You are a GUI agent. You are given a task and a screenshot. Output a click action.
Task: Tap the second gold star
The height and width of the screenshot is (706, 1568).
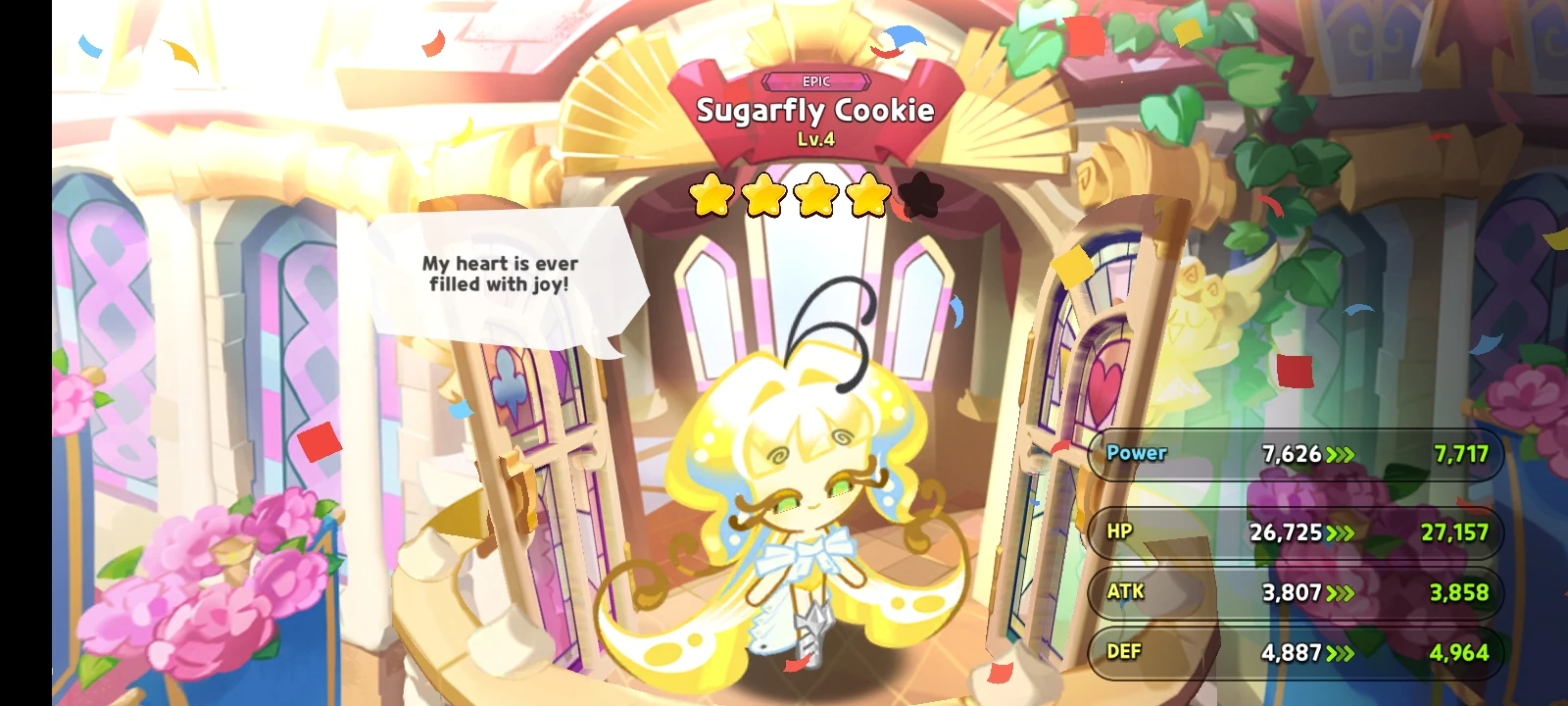762,193
